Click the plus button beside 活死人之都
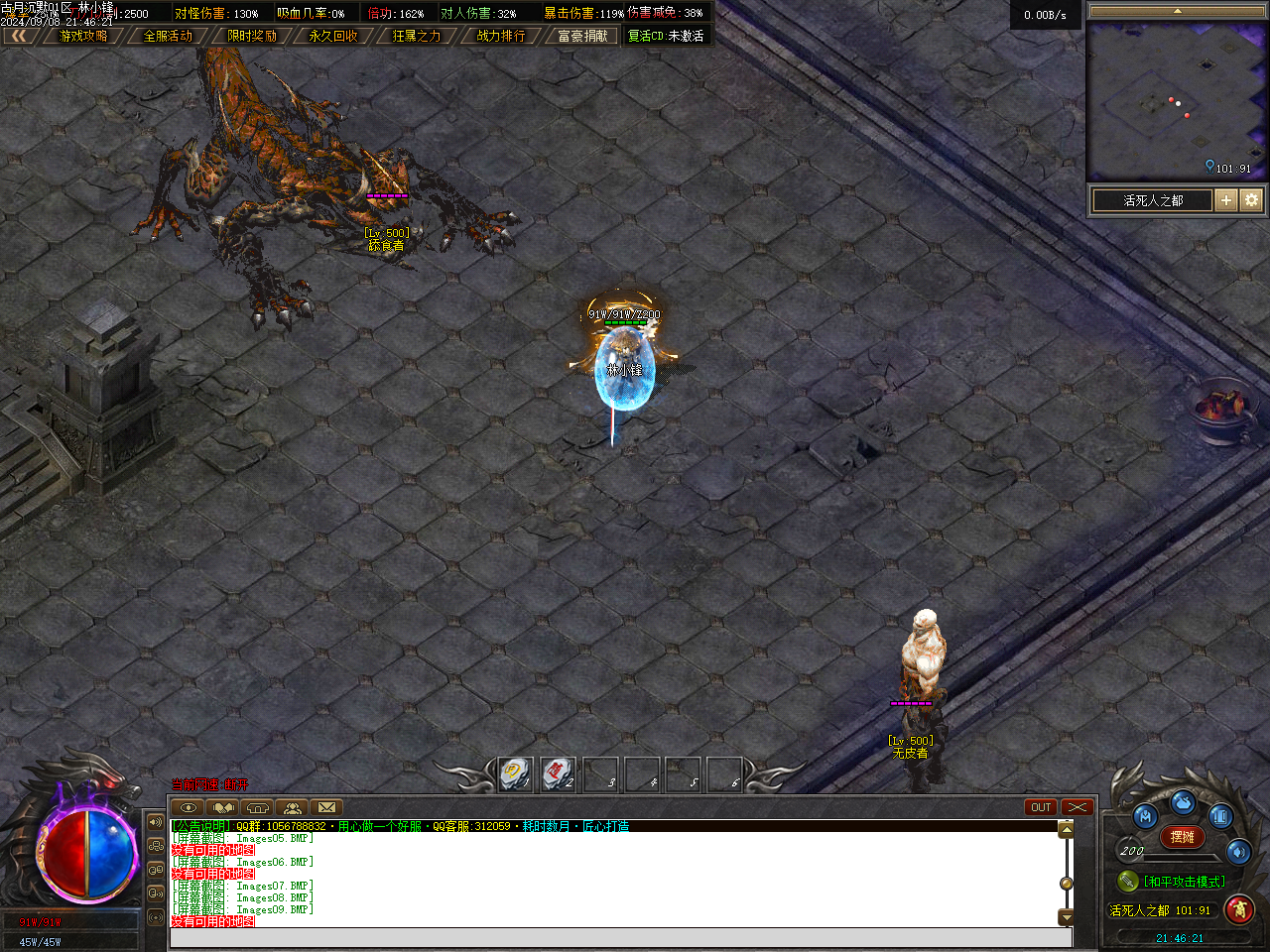 (1226, 200)
